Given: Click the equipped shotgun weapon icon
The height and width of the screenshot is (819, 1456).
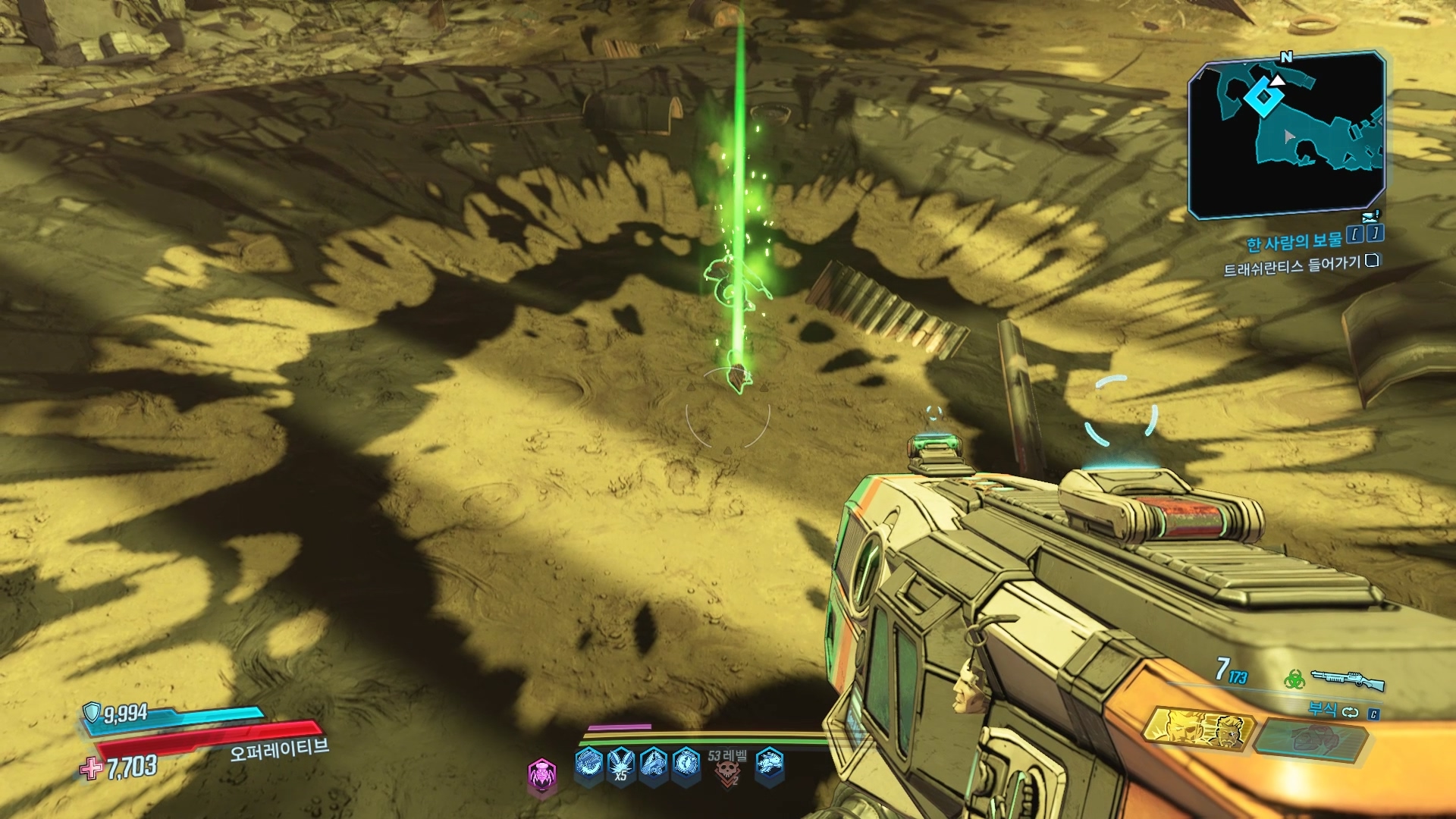Looking at the screenshot, I should coord(1348,679).
